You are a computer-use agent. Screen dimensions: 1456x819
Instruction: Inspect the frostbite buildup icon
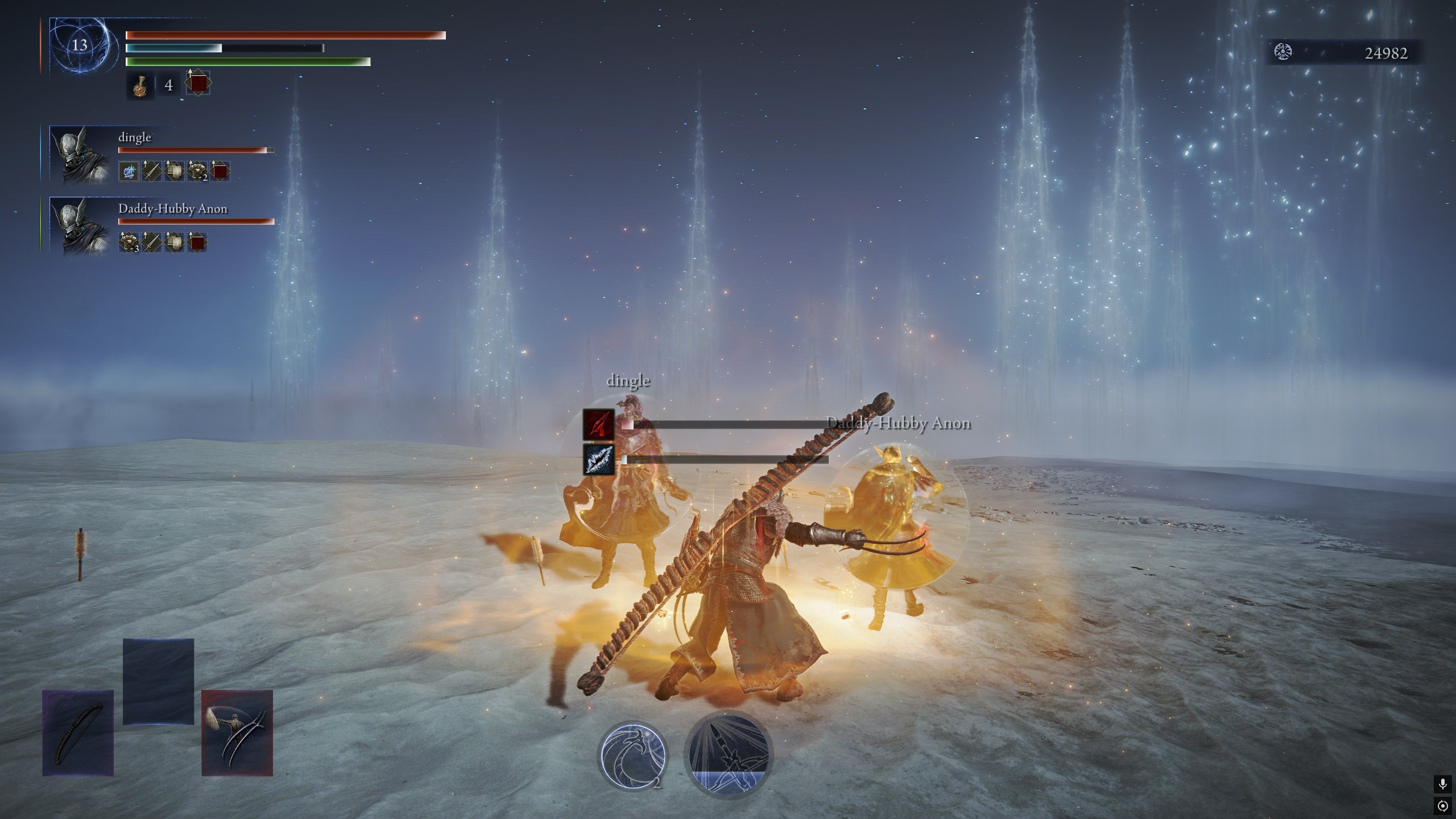pos(598,459)
